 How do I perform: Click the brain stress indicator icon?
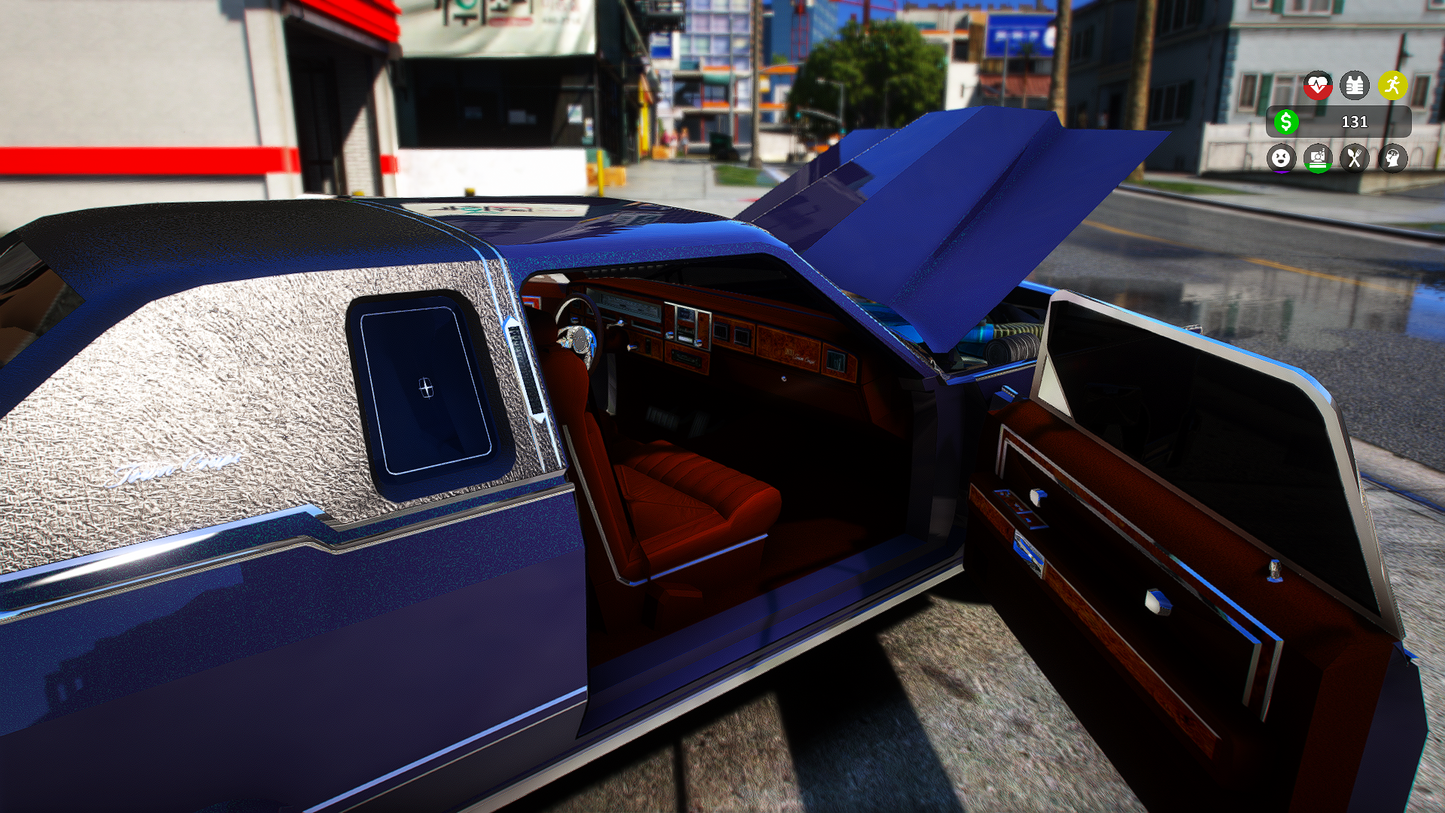1392,157
